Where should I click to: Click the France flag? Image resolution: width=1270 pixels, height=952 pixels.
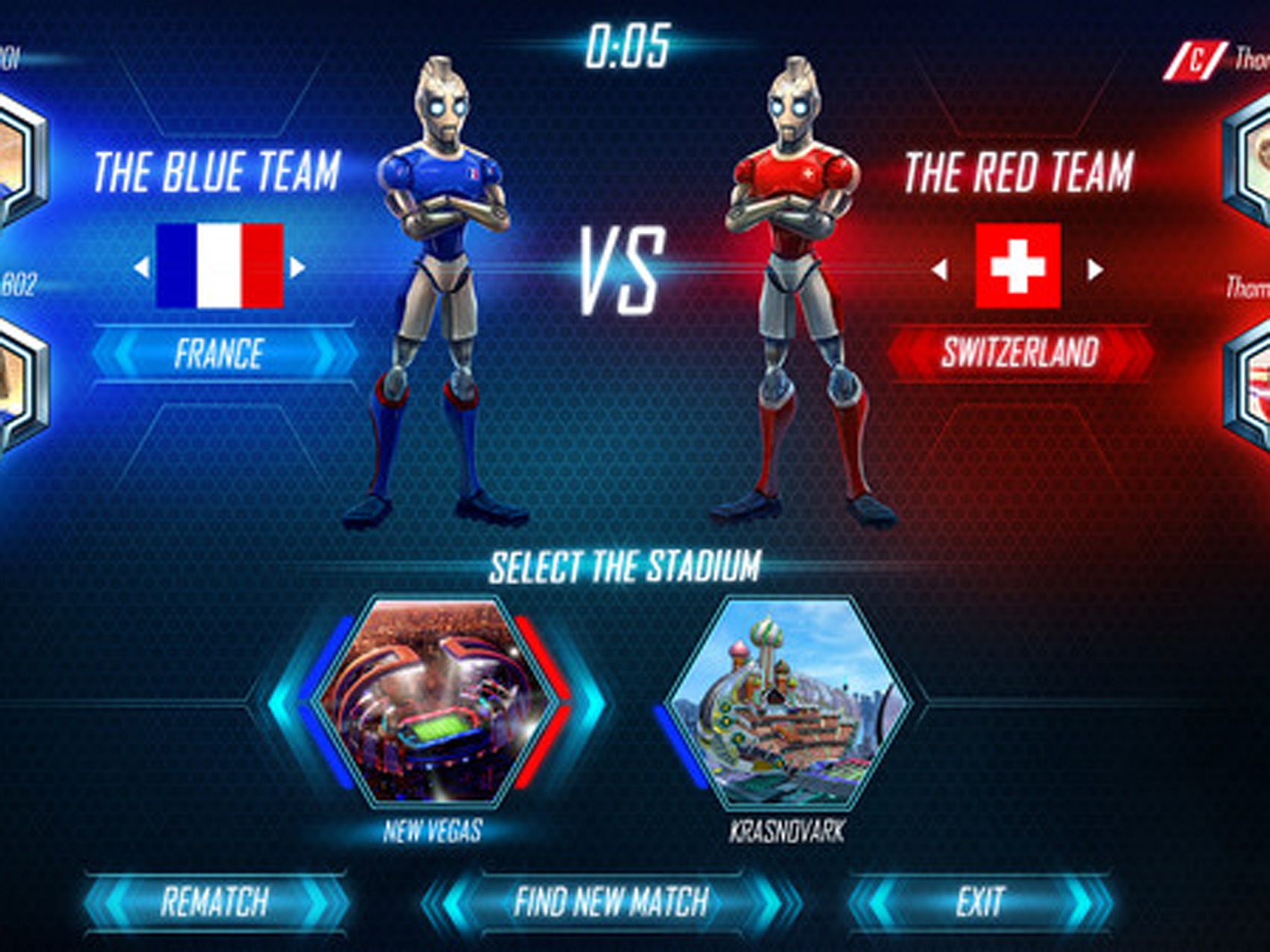(x=220, y=266)
